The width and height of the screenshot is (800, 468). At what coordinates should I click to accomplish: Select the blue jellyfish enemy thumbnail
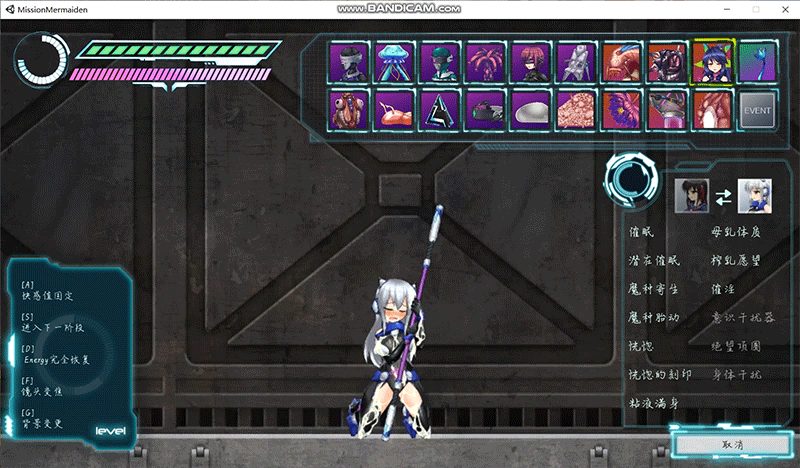click(393, 61)
